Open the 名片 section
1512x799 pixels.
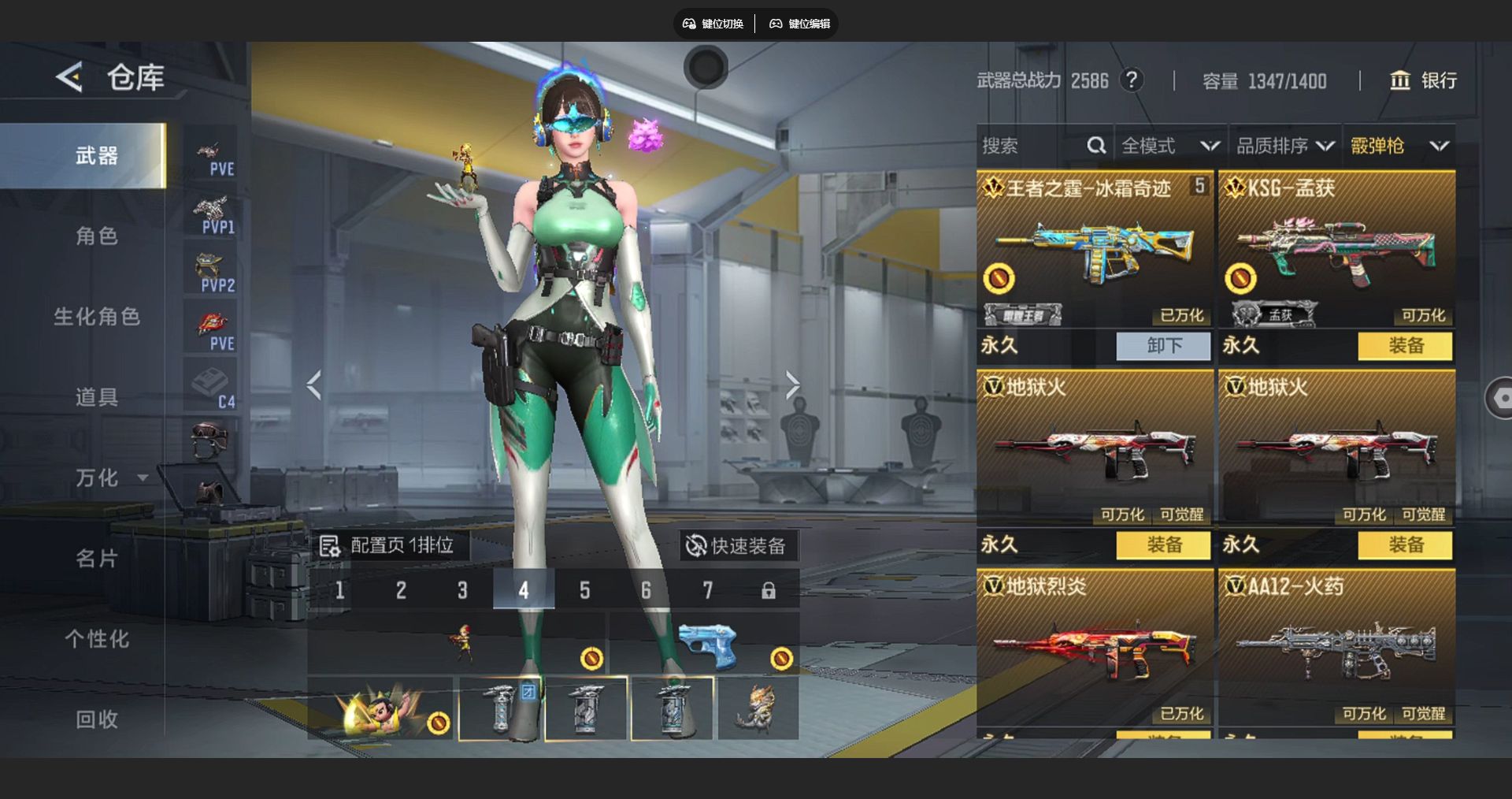(x=96, y=559)
